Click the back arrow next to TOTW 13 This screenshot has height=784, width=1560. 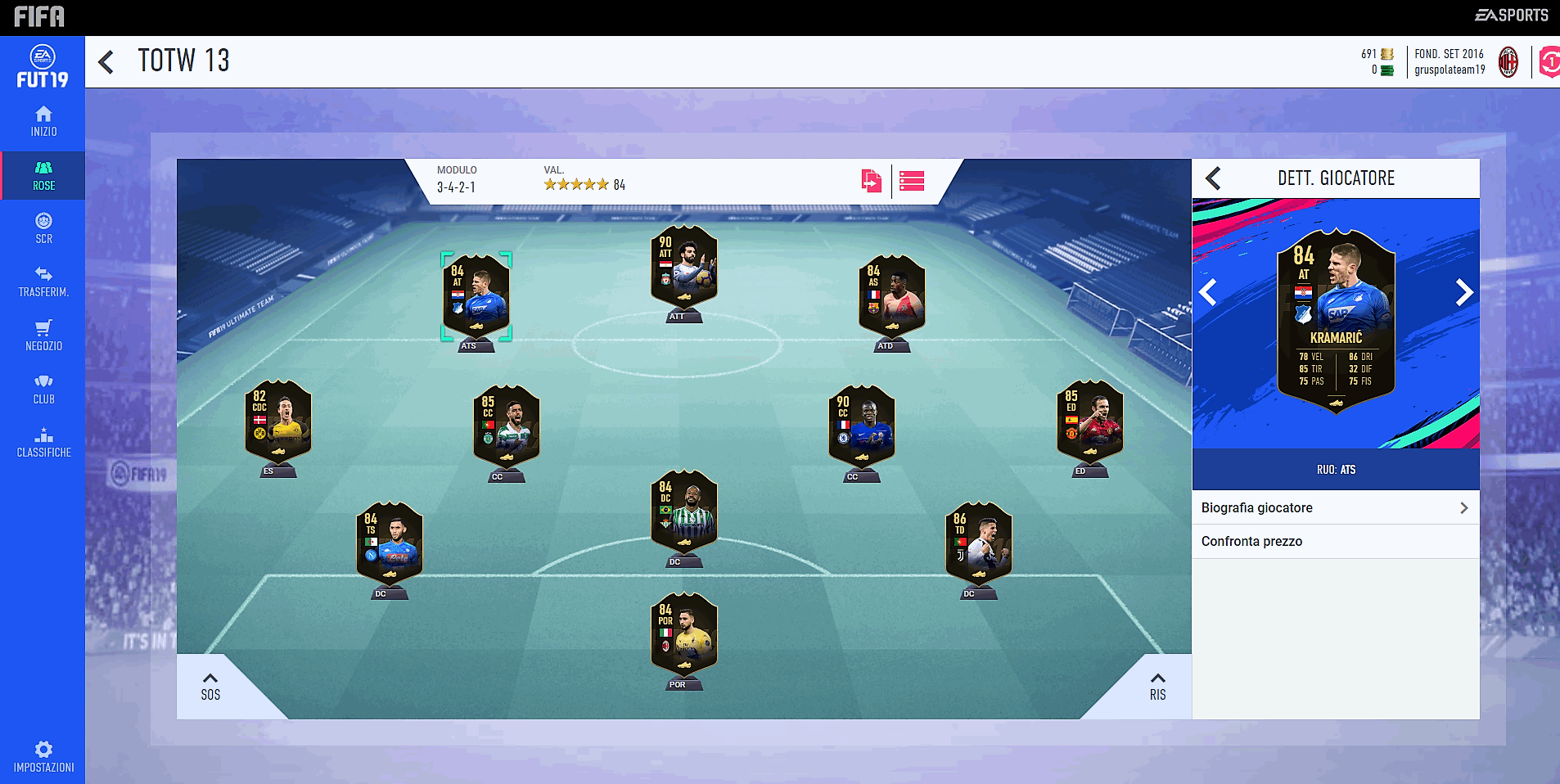(106, 61)
